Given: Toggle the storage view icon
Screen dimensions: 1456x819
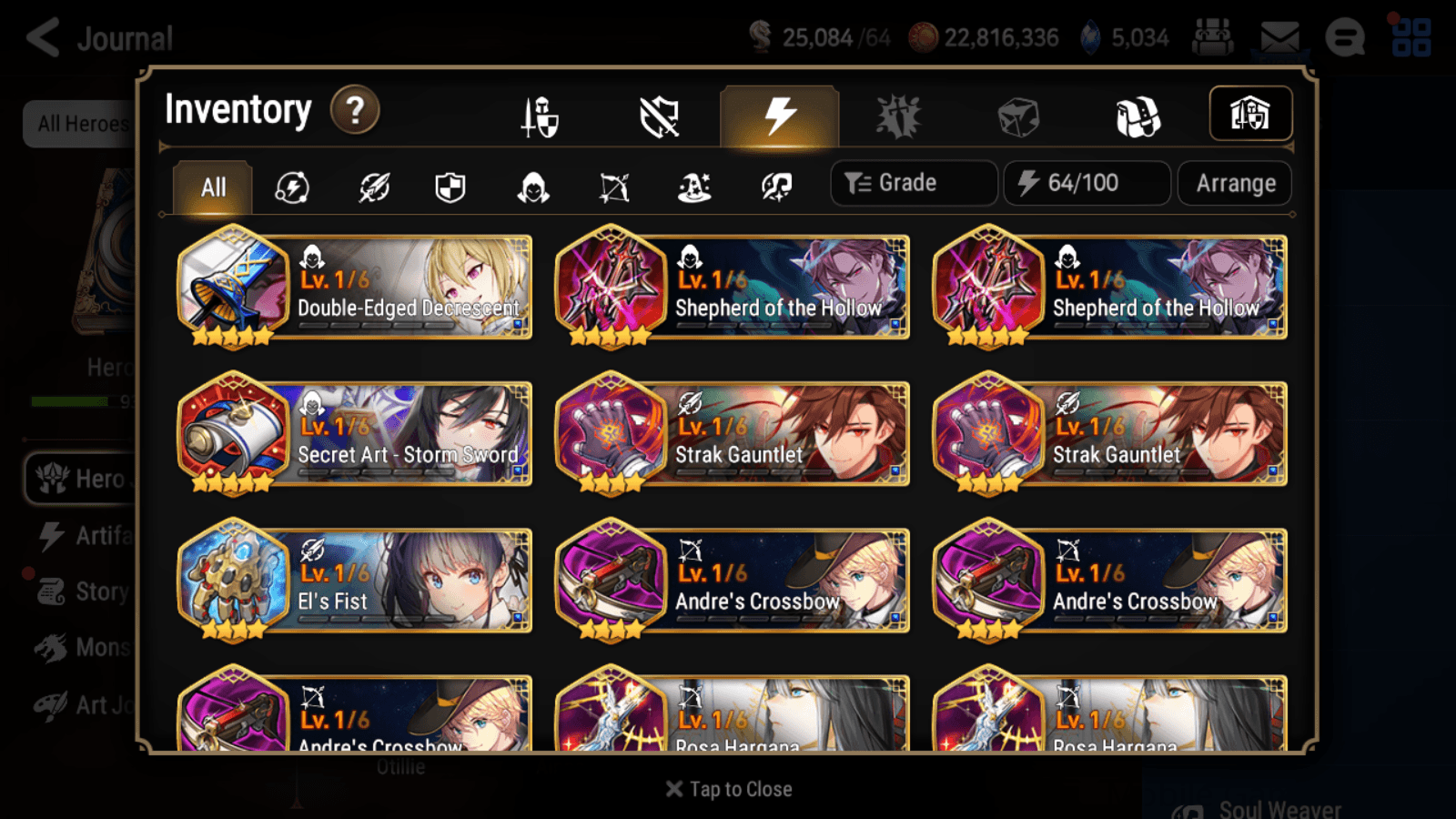Looking at the screenshot, I should point(1251,113).
